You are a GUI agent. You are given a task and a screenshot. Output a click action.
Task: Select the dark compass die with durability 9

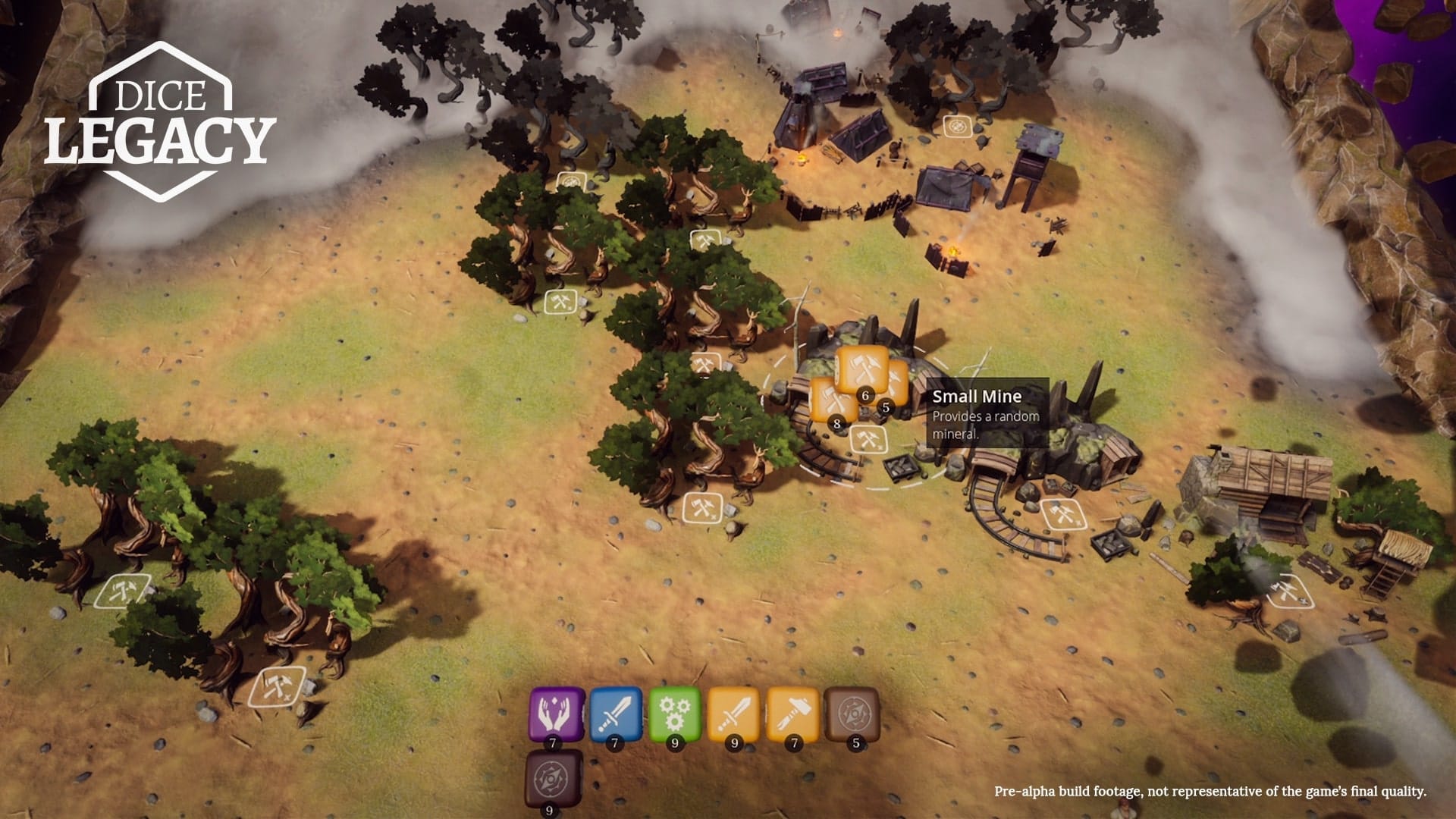pos(554,778)
